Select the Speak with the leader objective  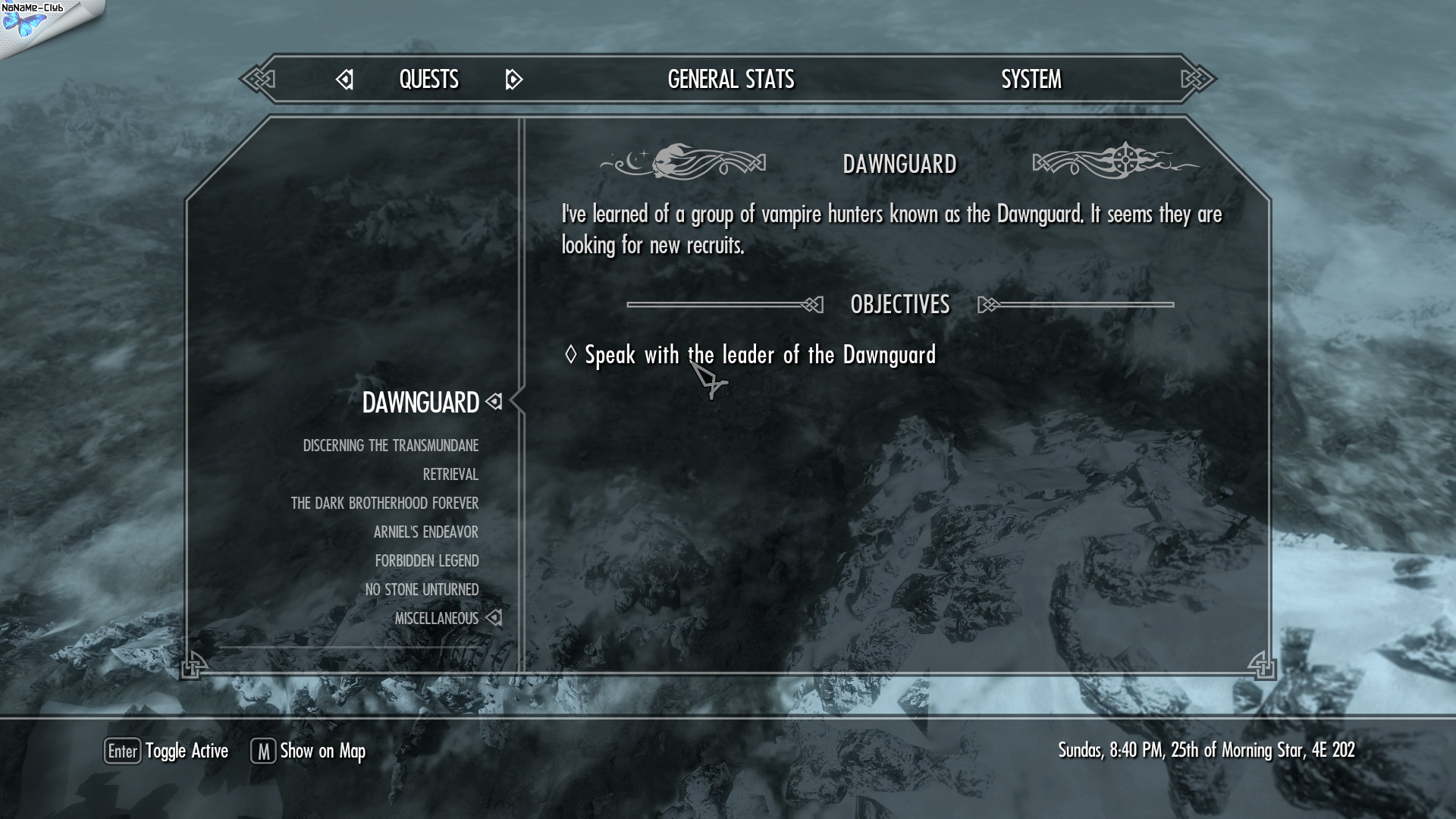point(759,355)
